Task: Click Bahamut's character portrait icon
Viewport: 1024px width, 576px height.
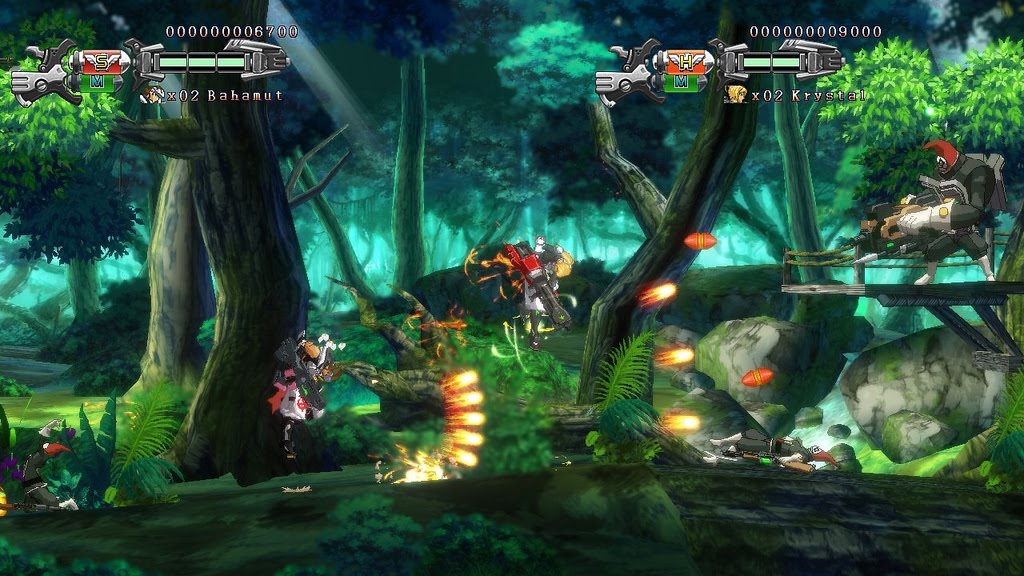Action: coord(153,95)
